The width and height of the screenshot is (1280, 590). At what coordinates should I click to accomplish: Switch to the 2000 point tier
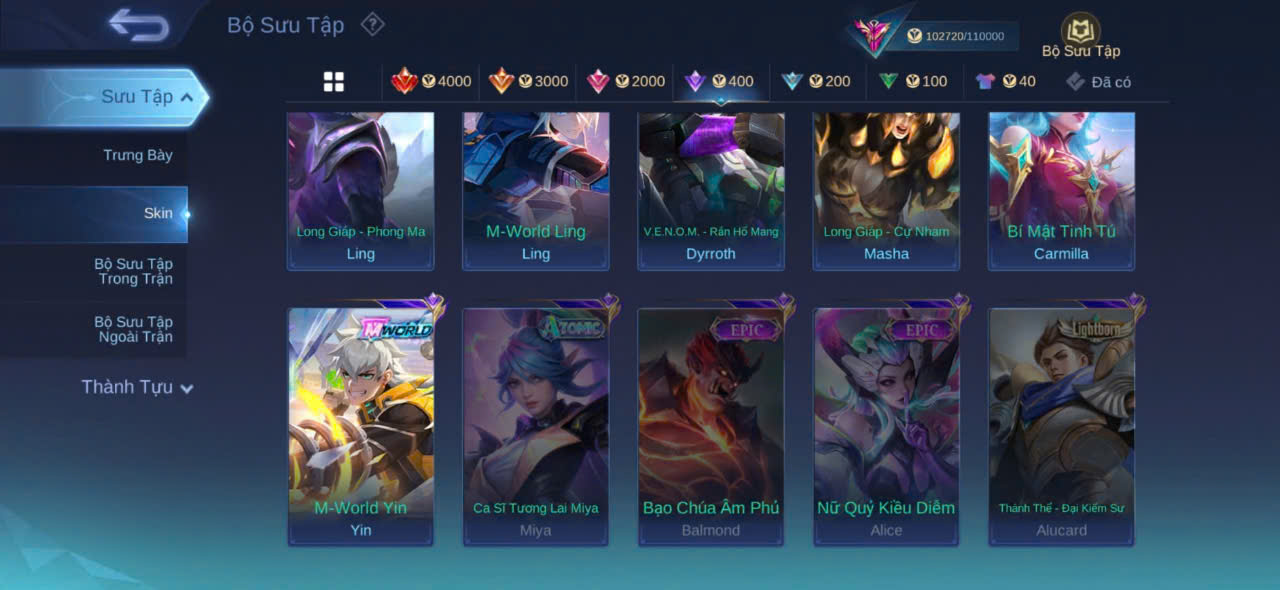click(625, 81)
